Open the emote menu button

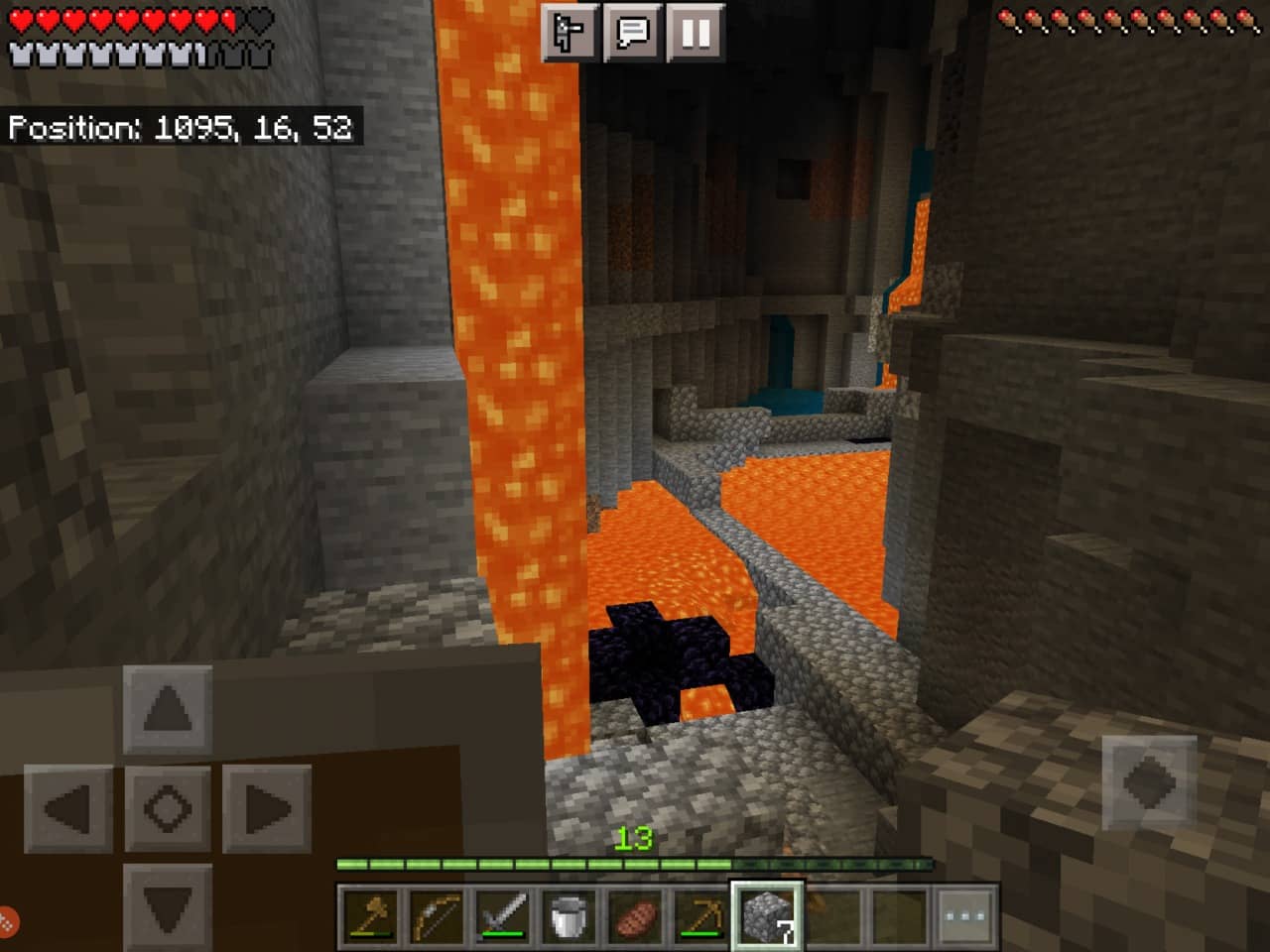tap(570, 34)
